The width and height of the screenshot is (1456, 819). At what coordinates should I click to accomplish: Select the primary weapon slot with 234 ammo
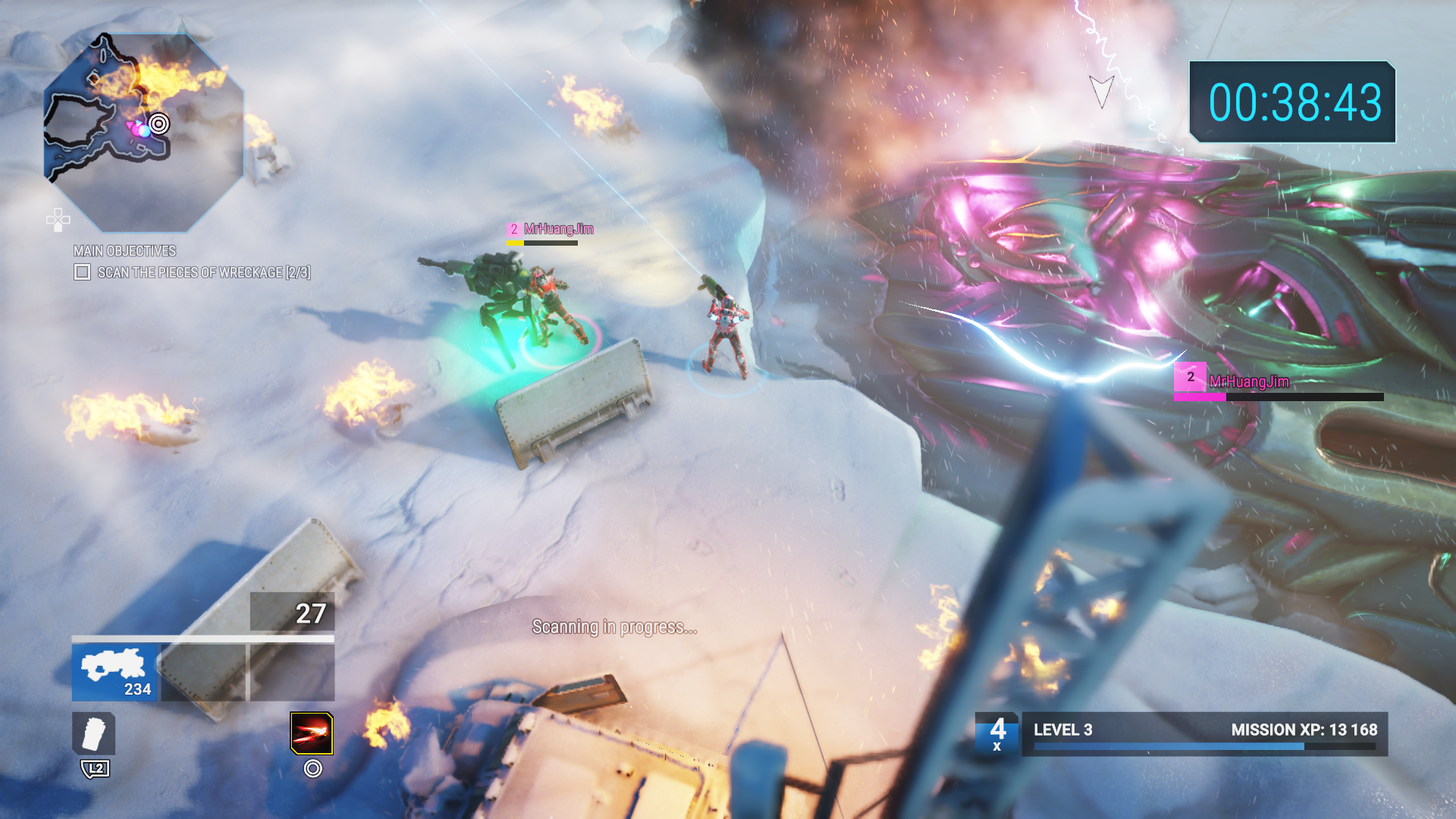coord(115,673)
